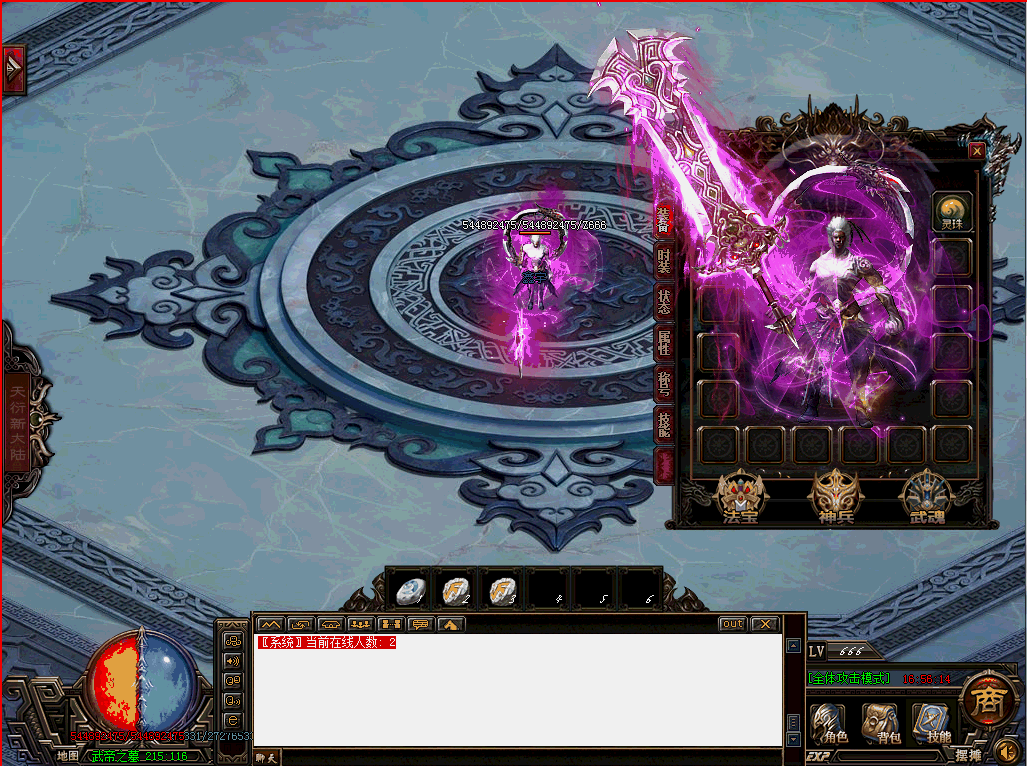Viewport: 1029px width, 768px height.
Task: Switch to the 时装 costume tab
Action: [x=664, y=261]
